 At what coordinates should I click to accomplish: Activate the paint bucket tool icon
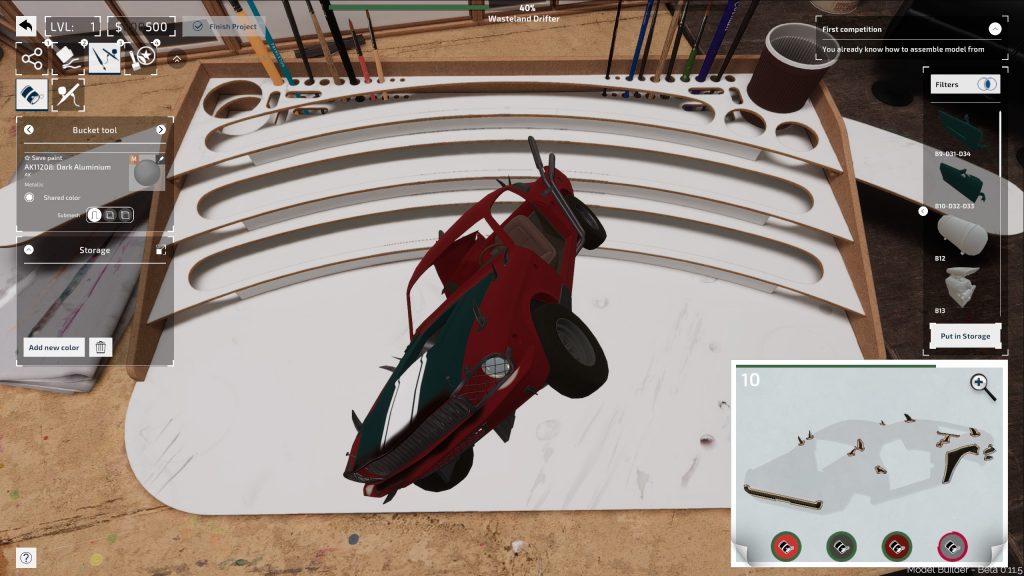[31, 95]
